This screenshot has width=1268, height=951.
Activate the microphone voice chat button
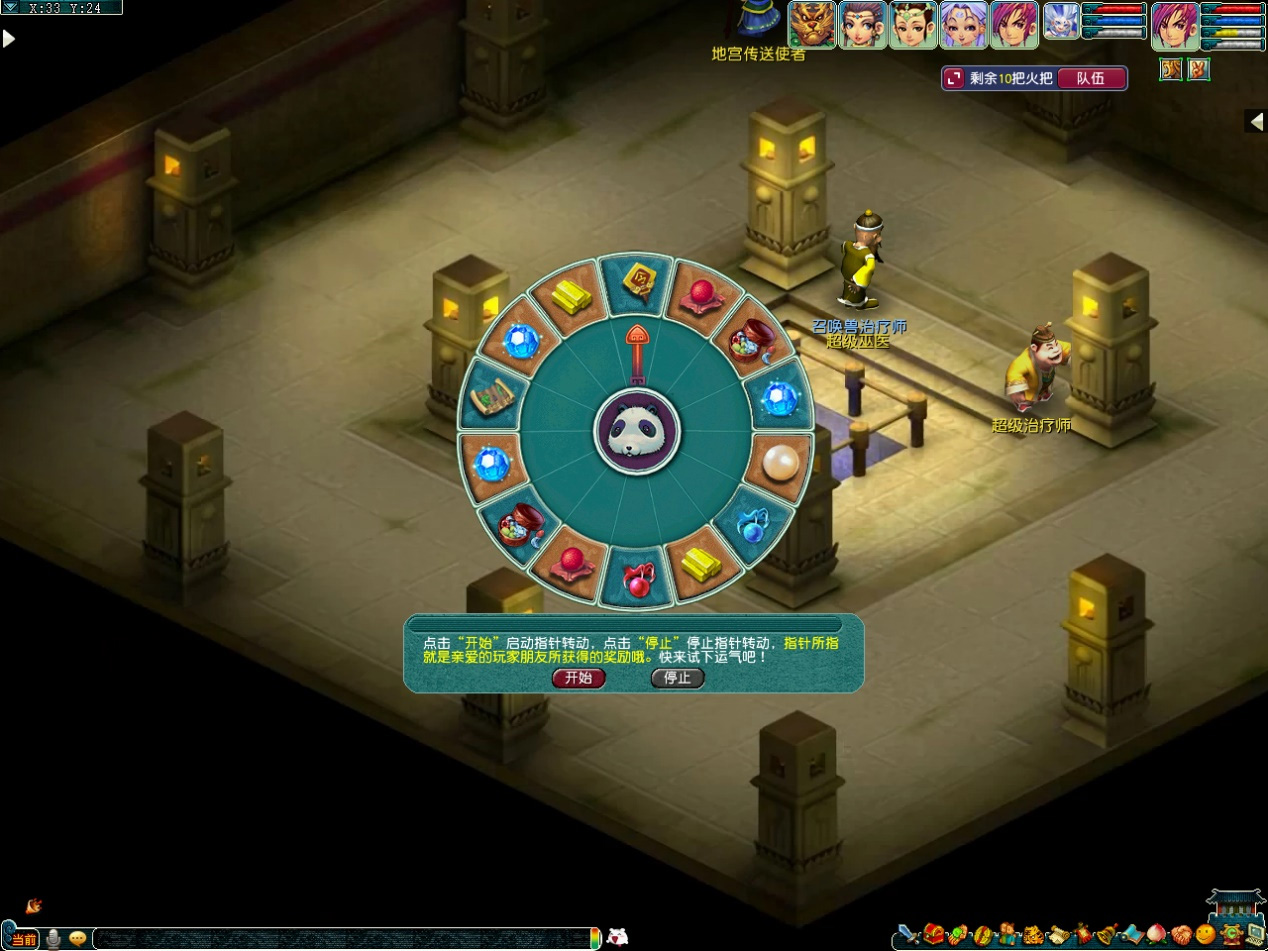53,939
